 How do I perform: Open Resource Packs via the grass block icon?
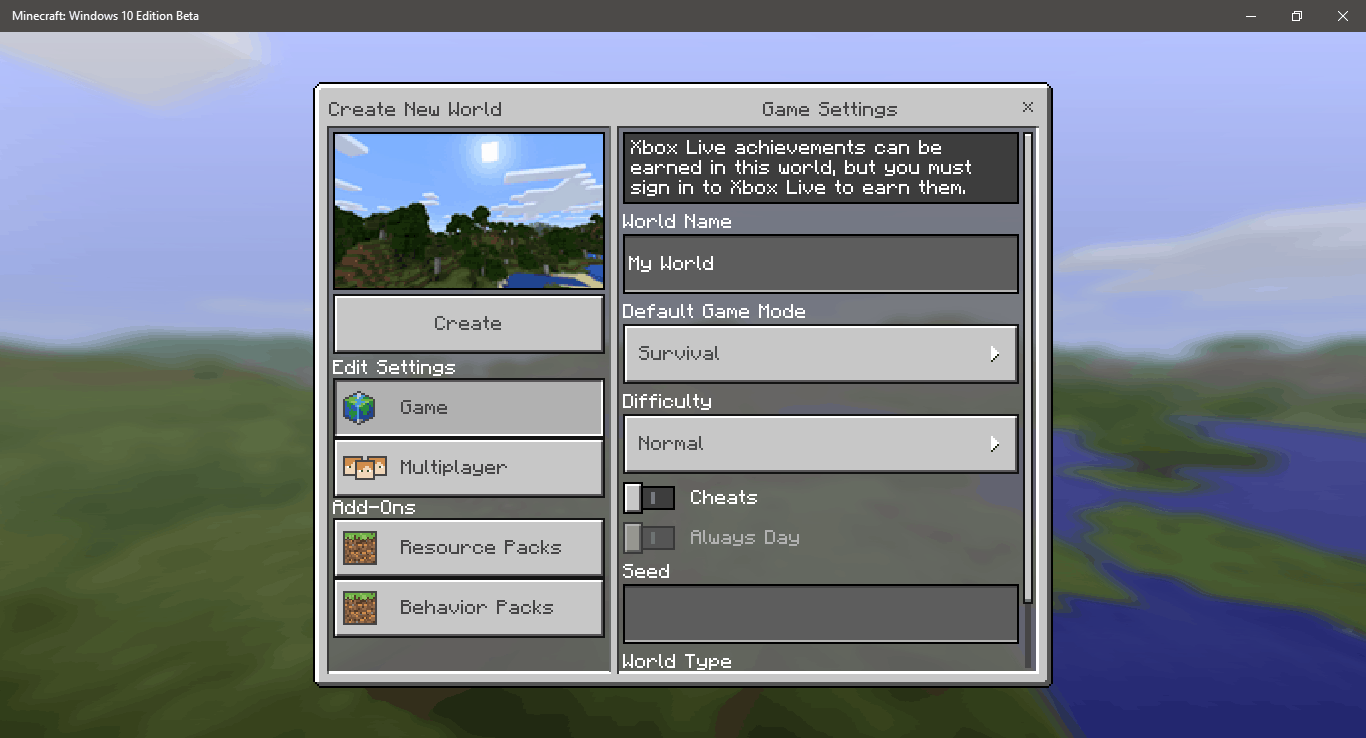point(359,547)
